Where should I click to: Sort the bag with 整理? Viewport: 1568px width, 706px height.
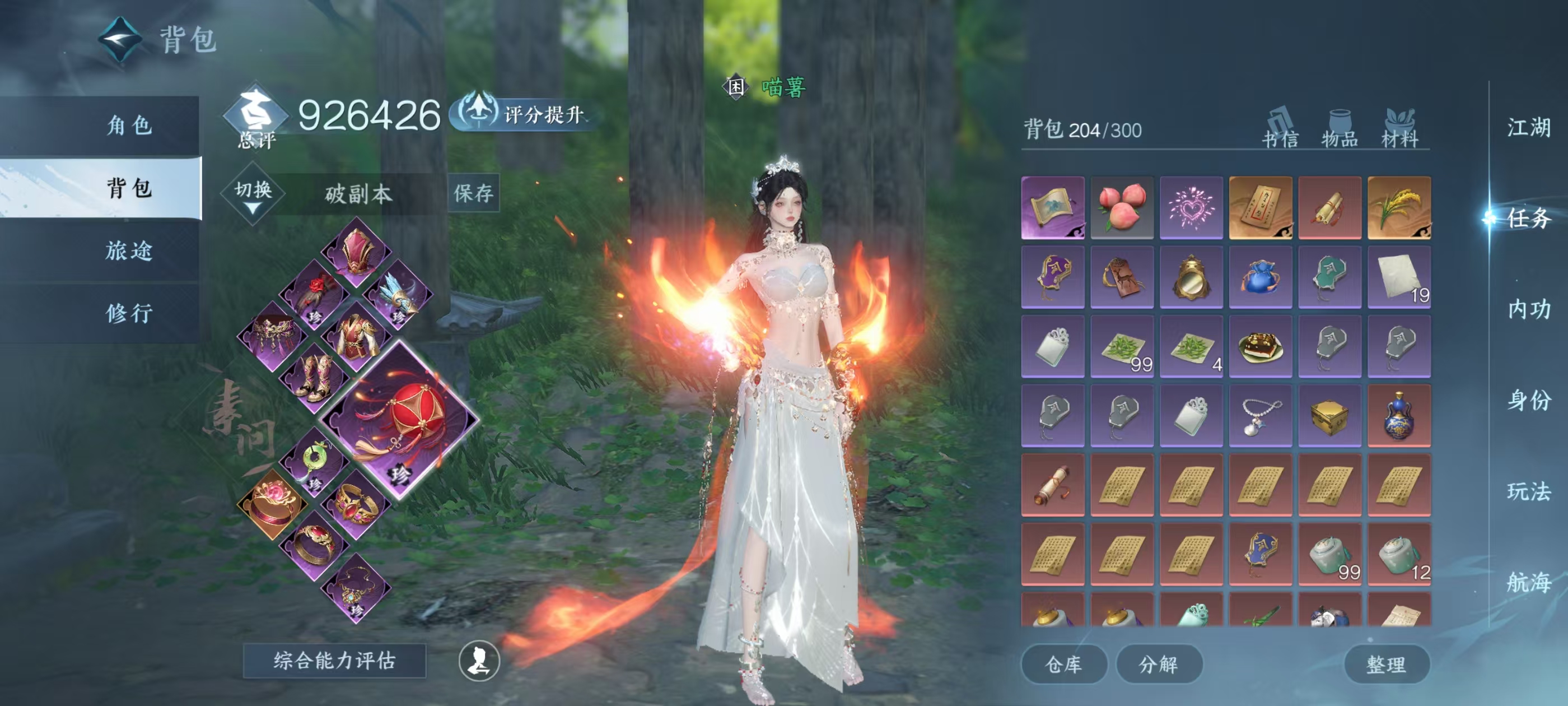[1386, 665]
